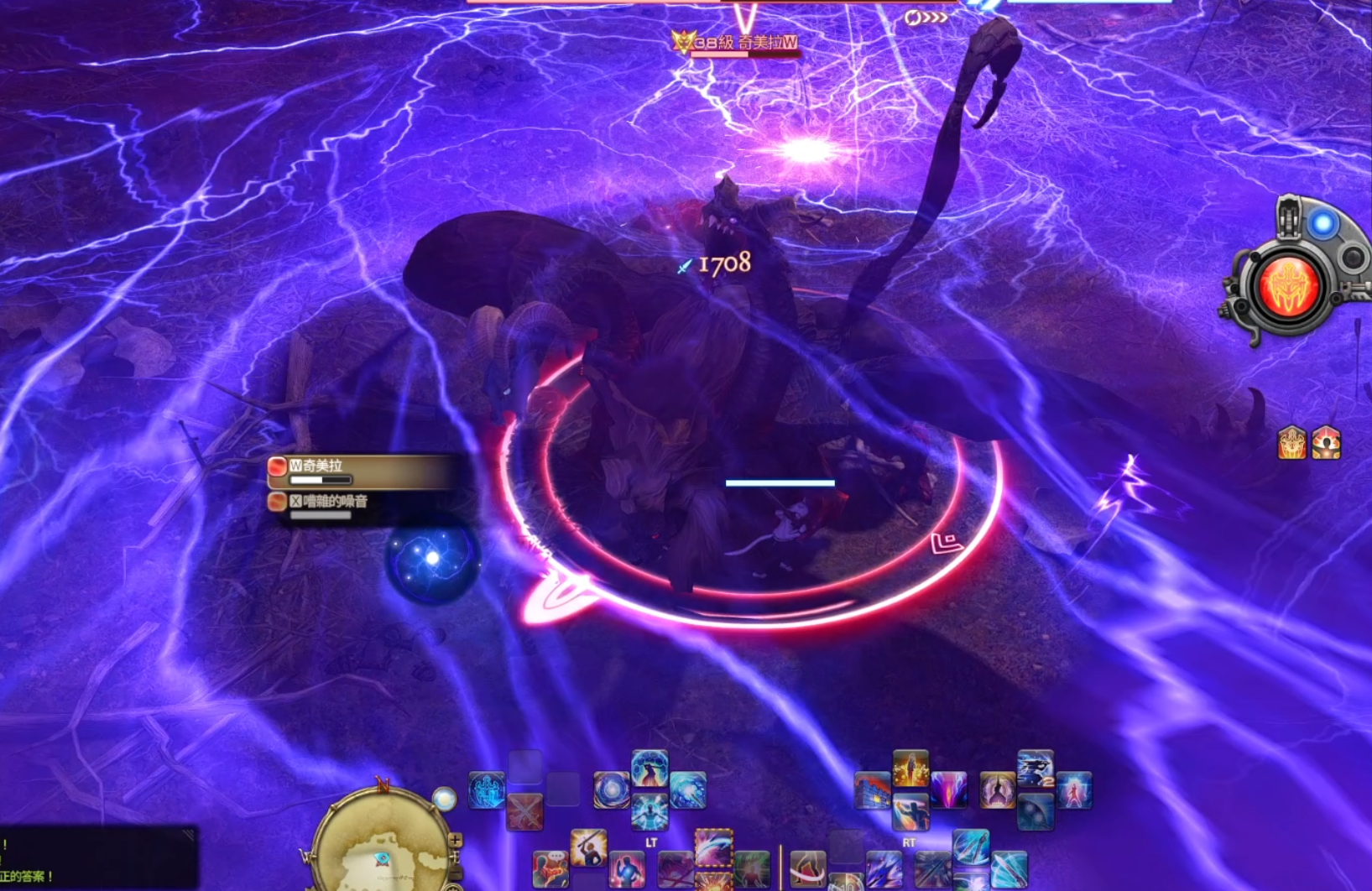Select the golden helmet status buff icon
The image size is (1372, 891).
(1292, 443)
